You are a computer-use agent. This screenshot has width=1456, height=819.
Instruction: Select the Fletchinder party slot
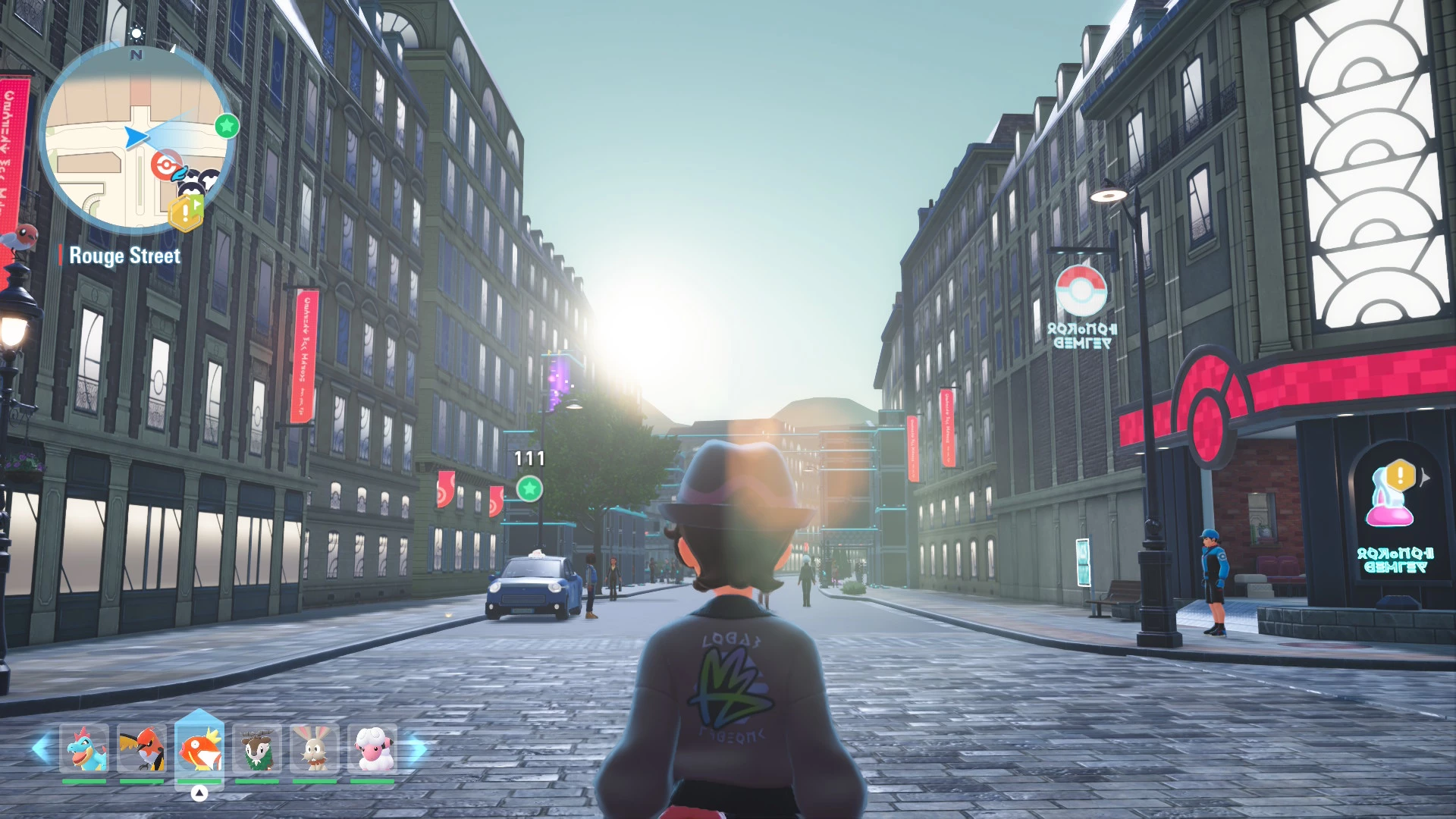tap(142, 748)
